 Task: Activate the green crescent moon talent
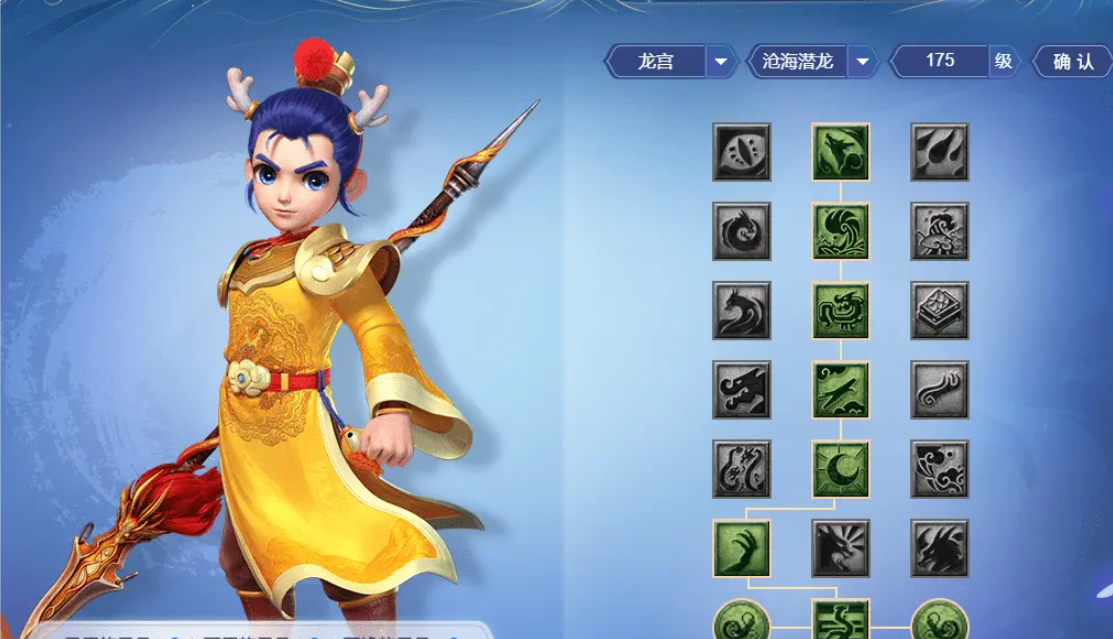(x=840, y=468)
